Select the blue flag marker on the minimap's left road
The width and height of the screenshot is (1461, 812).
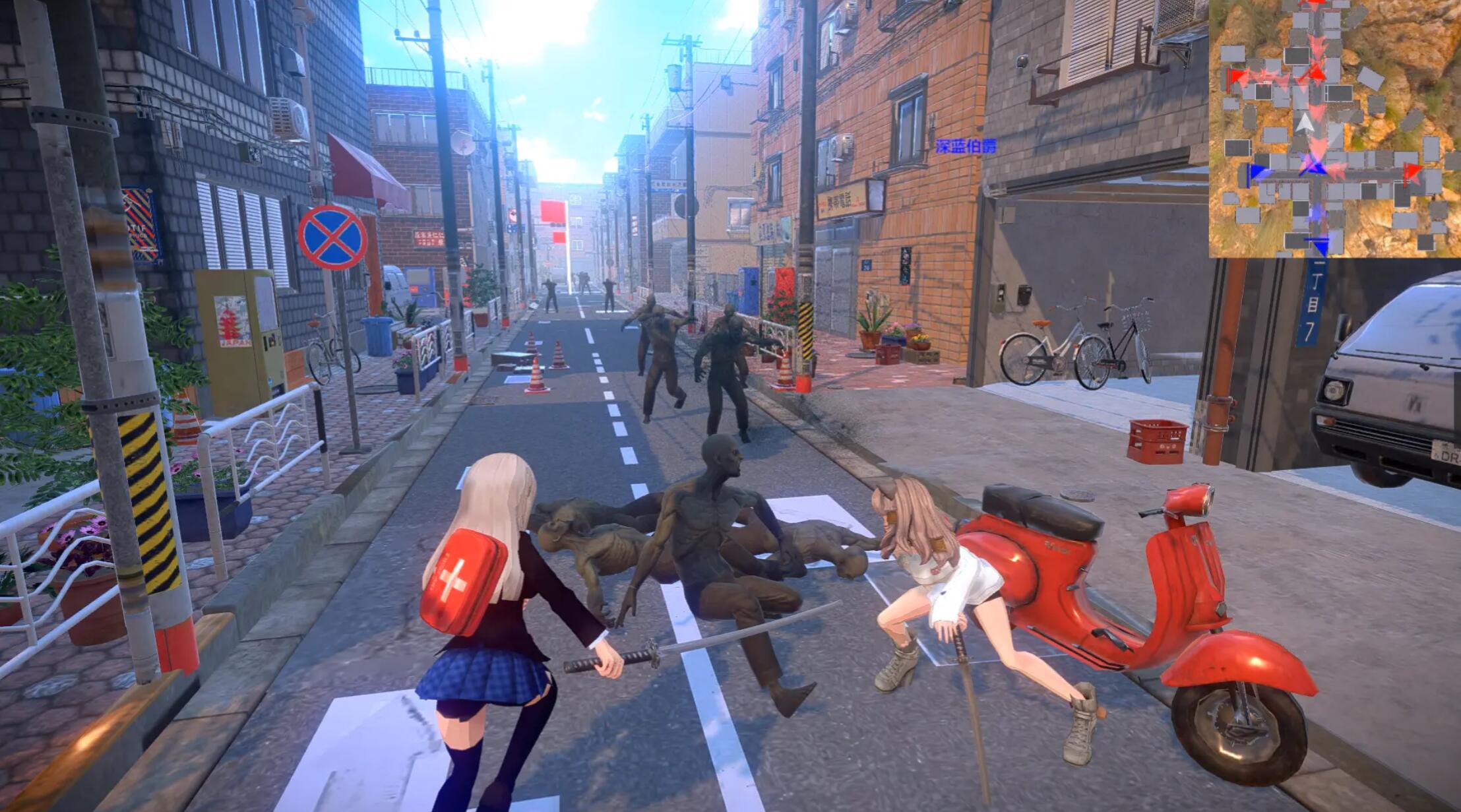[x=1255, y=172]
